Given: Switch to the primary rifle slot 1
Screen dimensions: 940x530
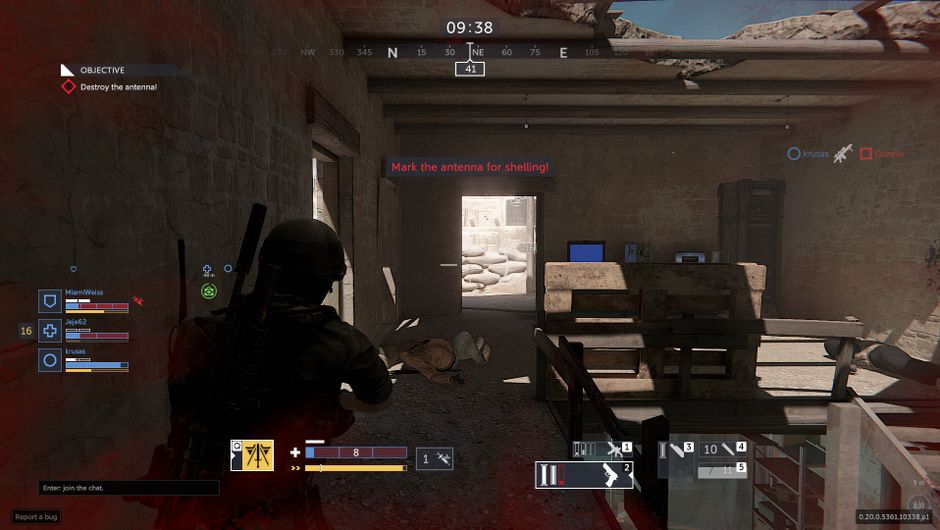Looking at the screenshot, I should [602, 450].
